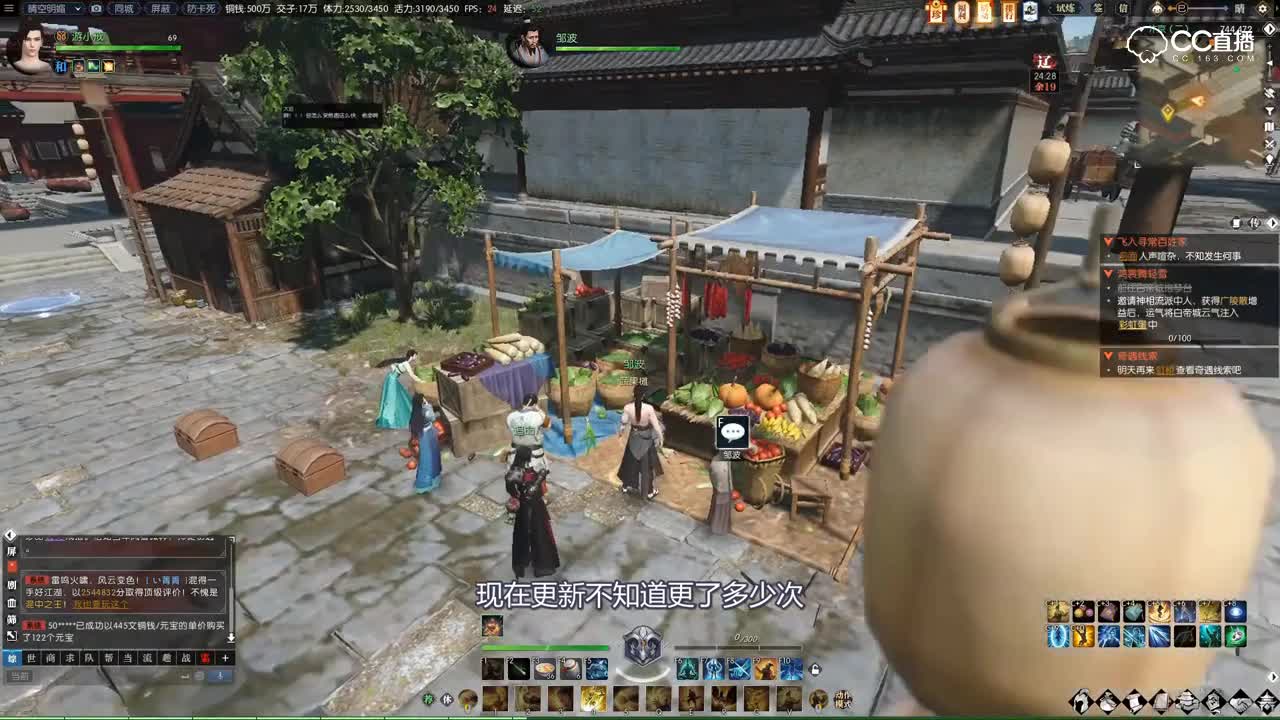Image resolution: width=1280 pixels, height=720 pixels.
Task: Collapse the right quest panel with the arrow
Action: [x=1271, y=224]
